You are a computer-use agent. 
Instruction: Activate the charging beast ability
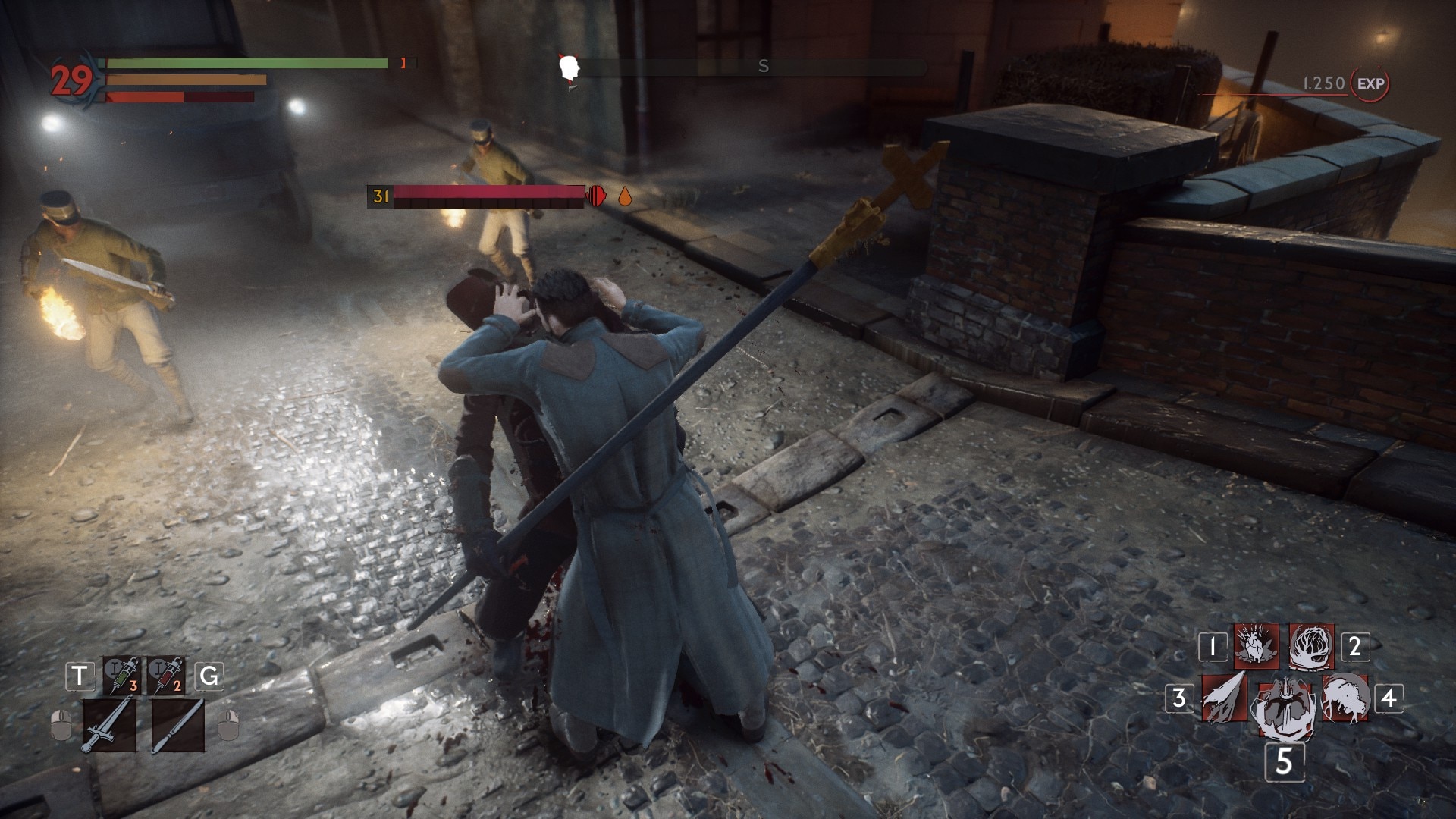1345,698
